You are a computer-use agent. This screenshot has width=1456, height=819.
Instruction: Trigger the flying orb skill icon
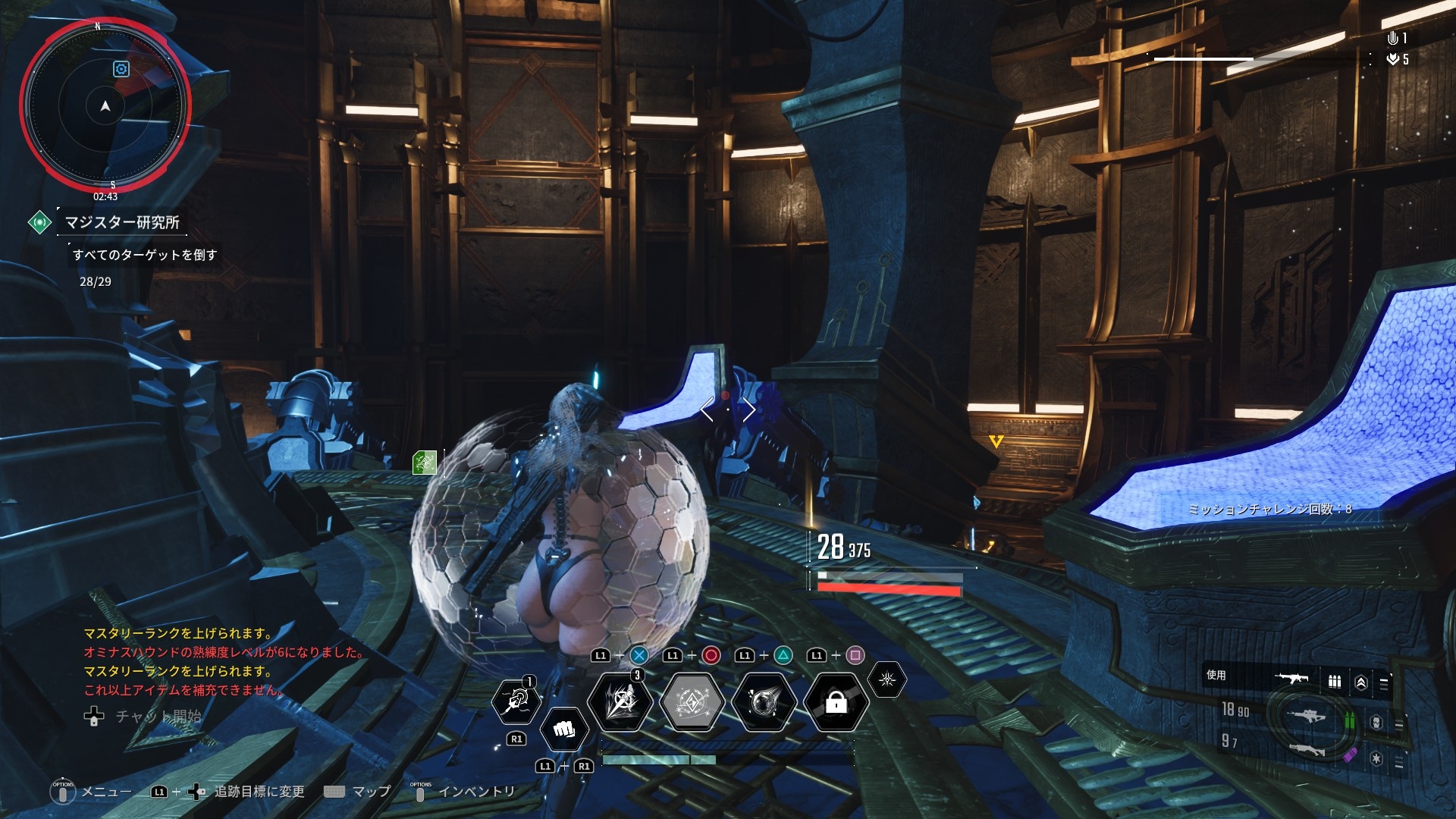[764, 702]
